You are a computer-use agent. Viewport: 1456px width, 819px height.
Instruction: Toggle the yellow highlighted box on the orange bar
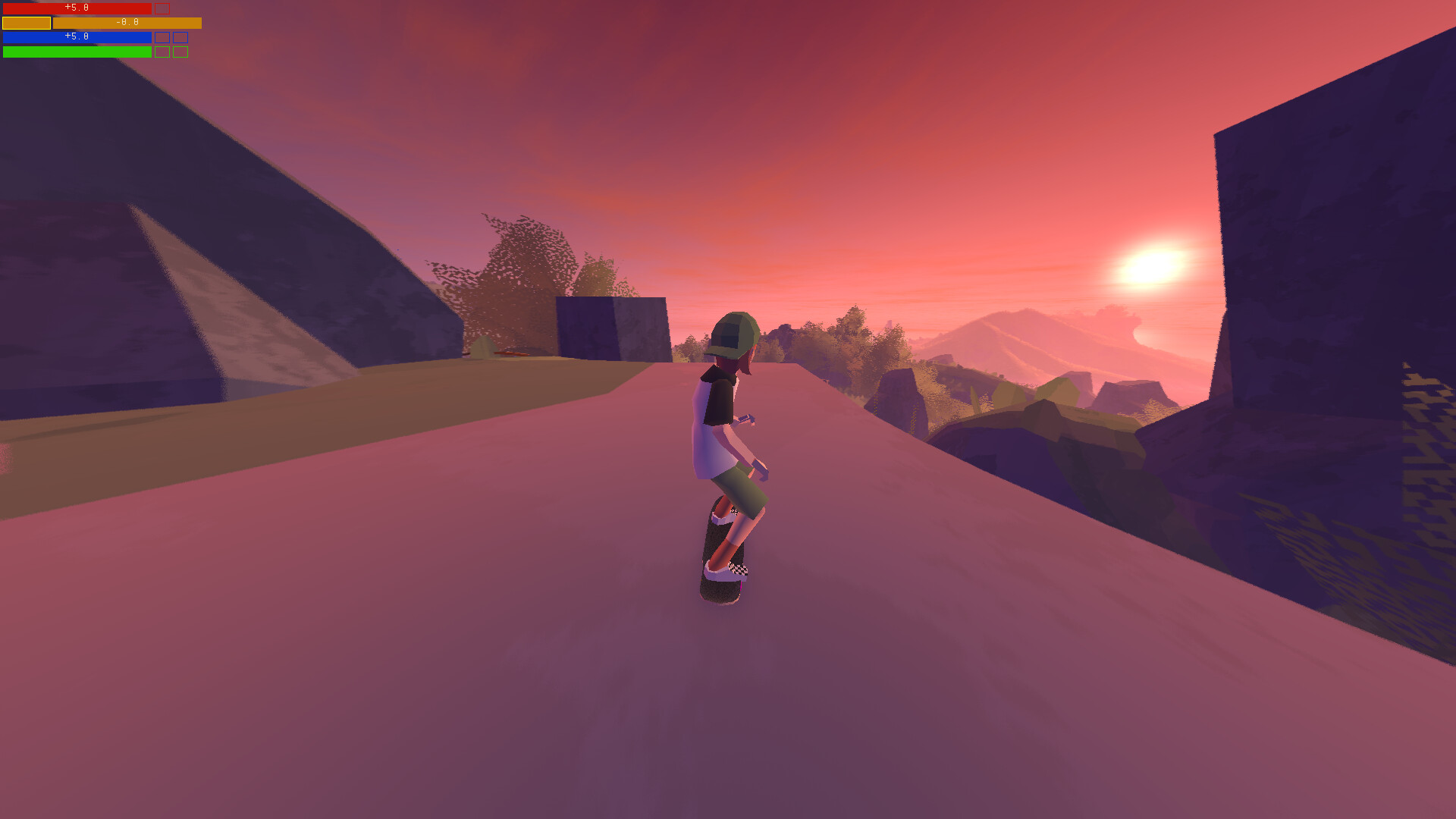(x=27, y=23)
